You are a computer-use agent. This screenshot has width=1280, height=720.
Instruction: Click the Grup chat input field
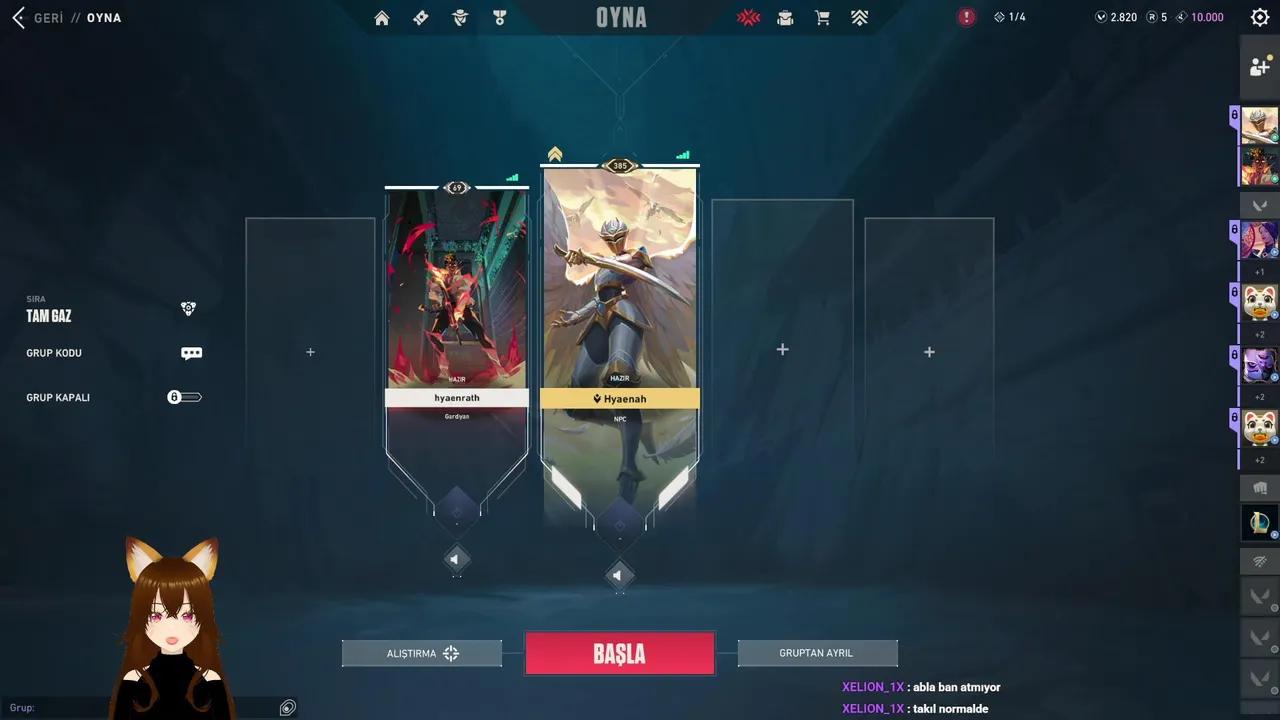pyautogui.click(x=150, y=707)
